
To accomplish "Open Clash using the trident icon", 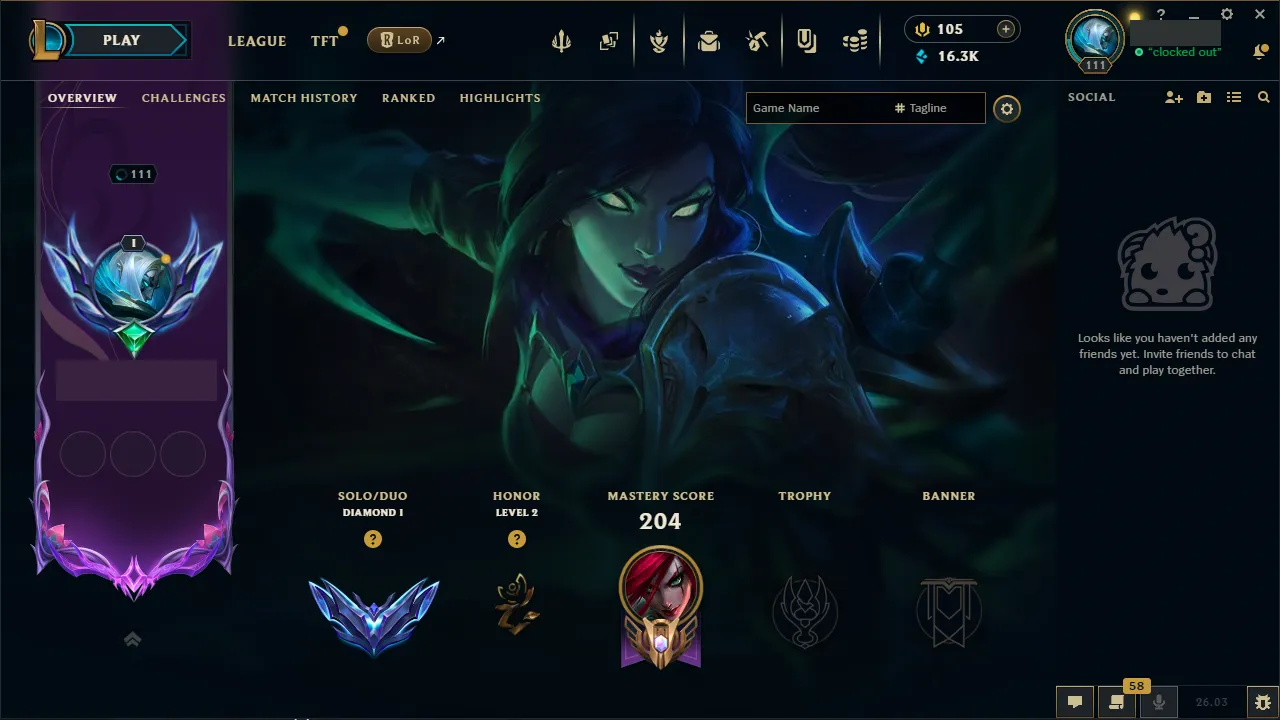I will (x=562, y=41).
